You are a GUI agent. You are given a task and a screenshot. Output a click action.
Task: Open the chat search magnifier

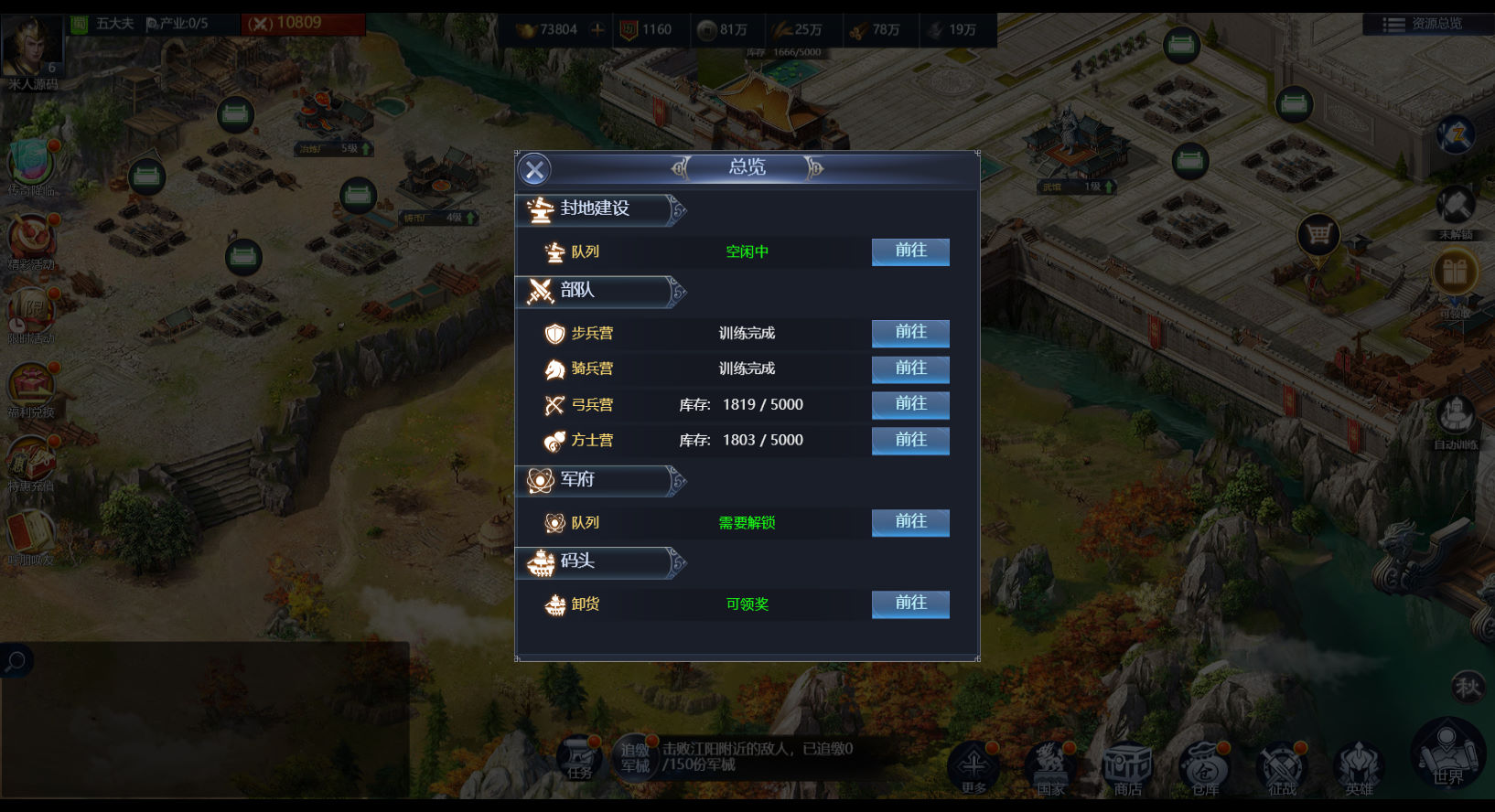click(16, 660)
